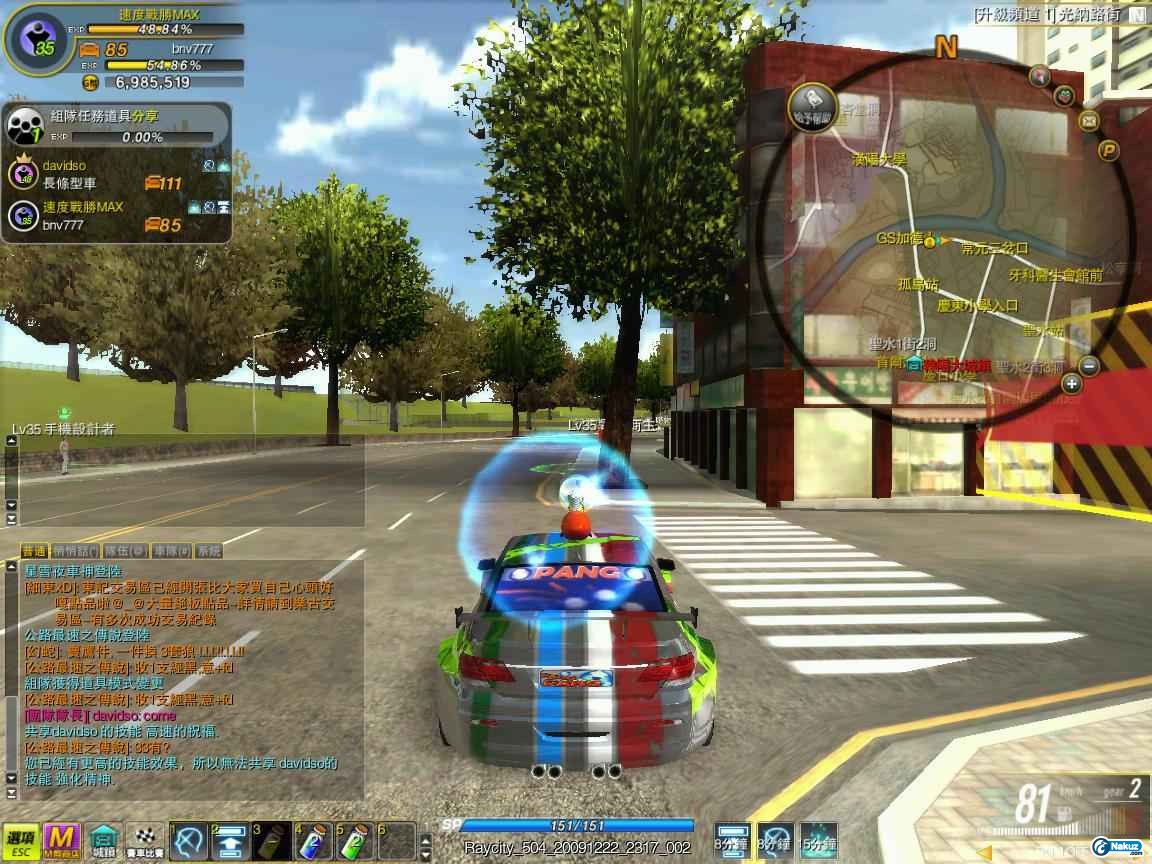Zoom out the minimap with the minus button
Image resolution: width=1152 pixels, height=864 pixels.
point(1090,365)
